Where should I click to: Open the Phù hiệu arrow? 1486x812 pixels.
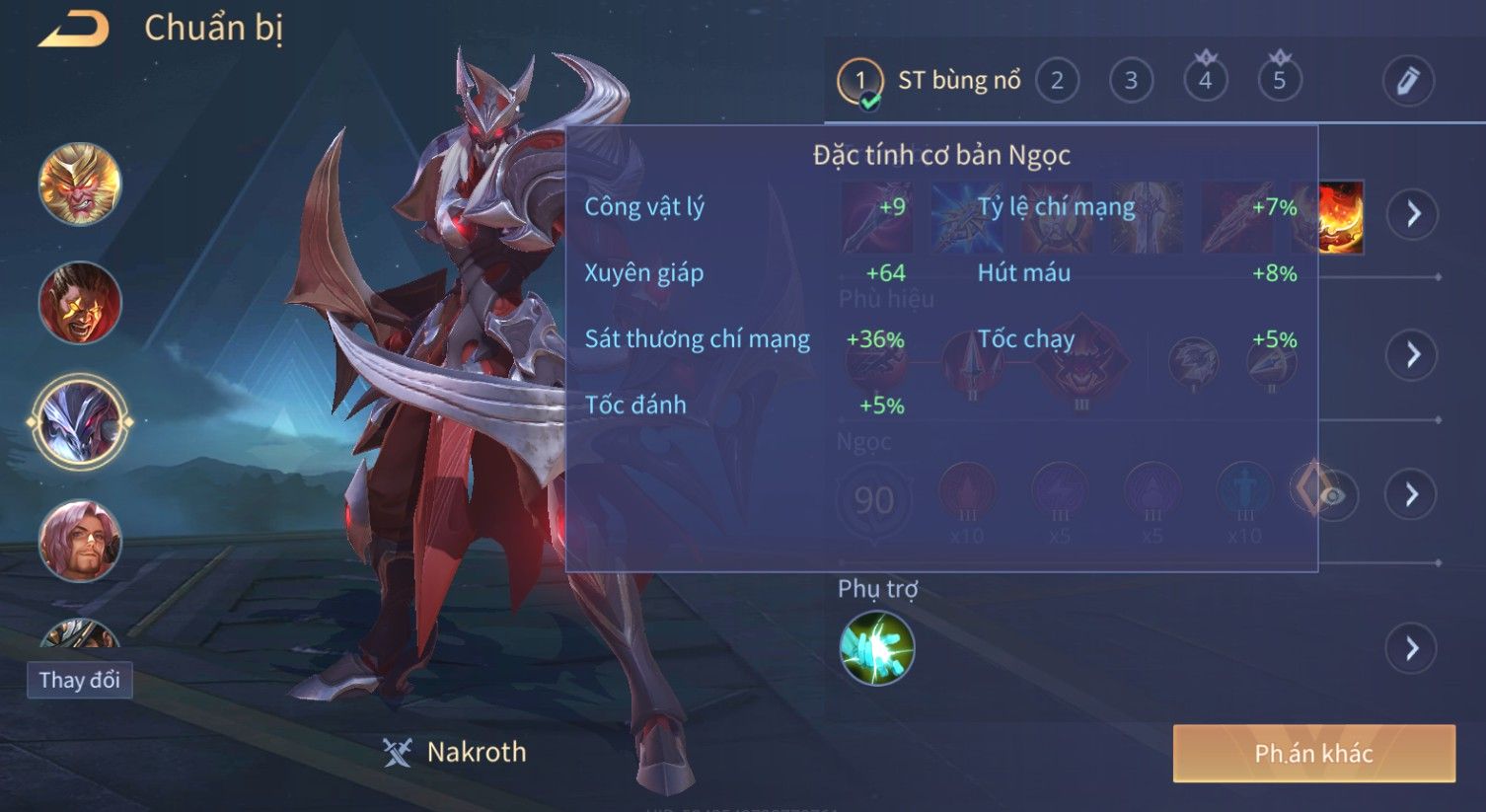(x=1412, y=355)
